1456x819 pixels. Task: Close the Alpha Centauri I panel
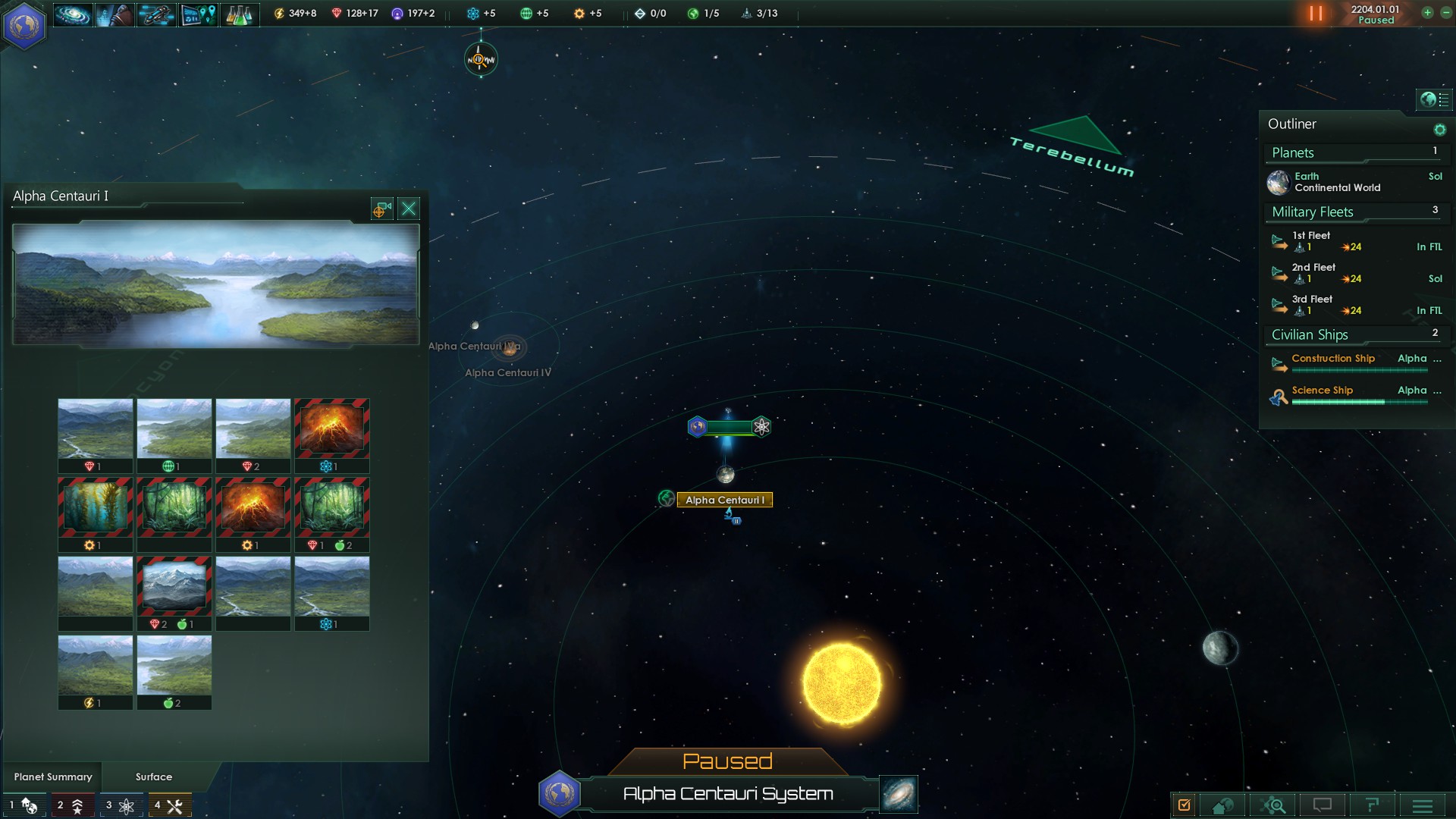click(x=409, y=209)
